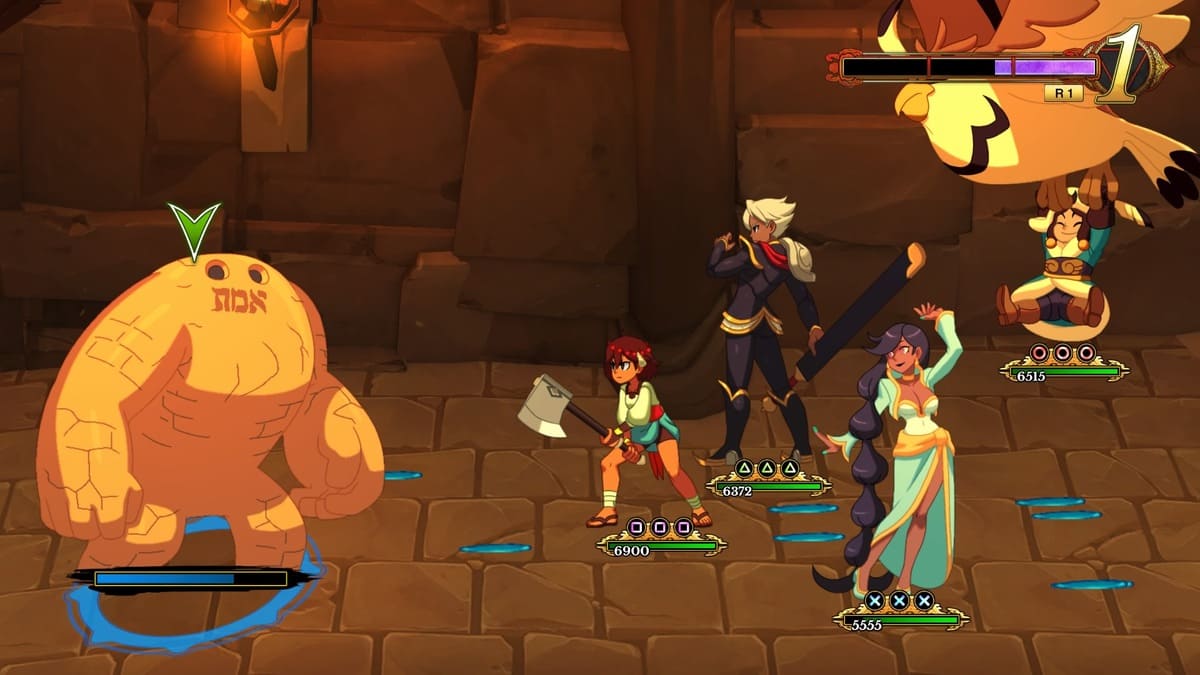Screen dimensions: 1200x675
Task: Choose the party panel showing 6900 HP
Action: coord(661,540)
